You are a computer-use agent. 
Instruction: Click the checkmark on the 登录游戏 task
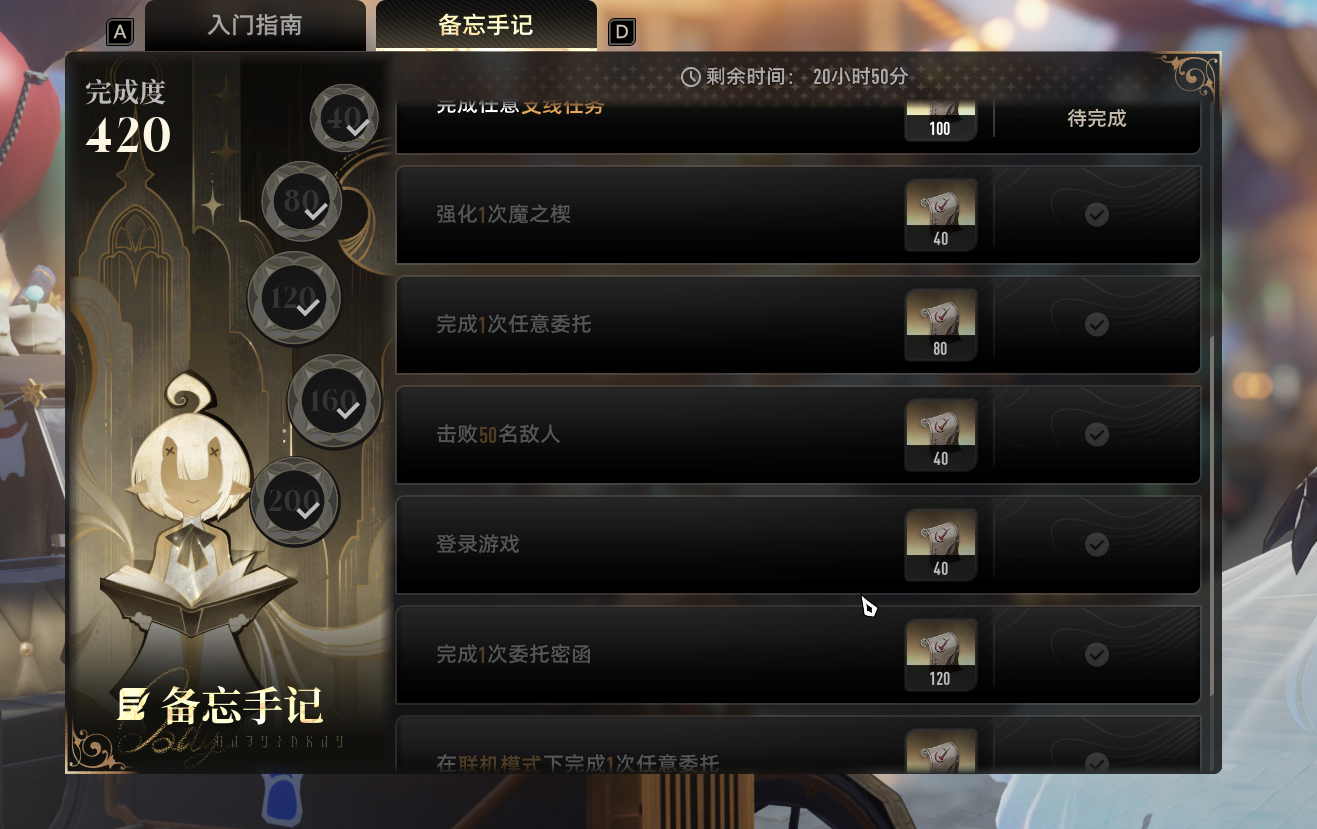1096,544
